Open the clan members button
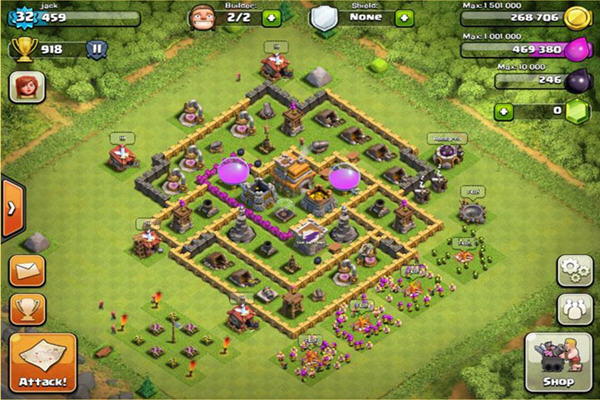This screenshot has height=400, width=600. pyautogui.click(x=574, y=309)
